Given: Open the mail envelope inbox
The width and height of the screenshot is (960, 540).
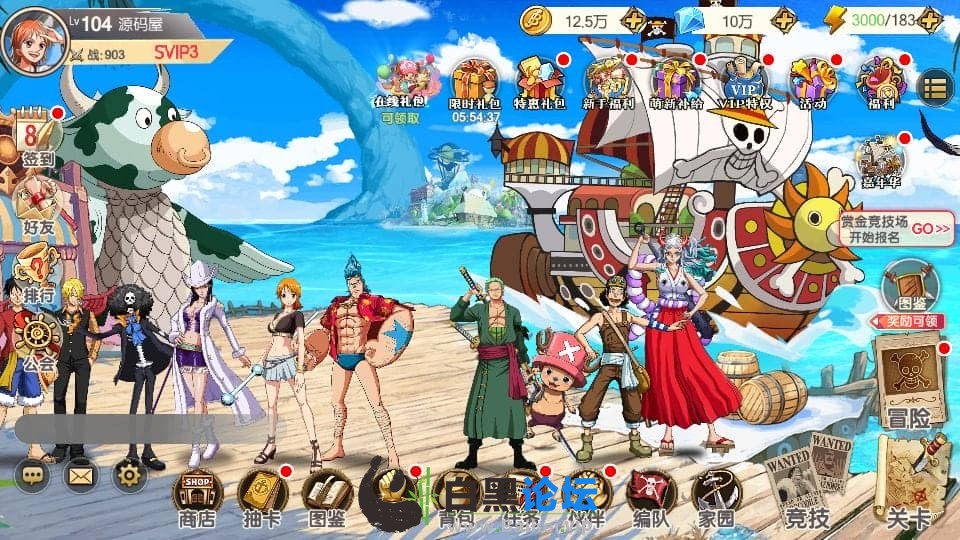Looking at the screenshot, I should tap(81, 474).
